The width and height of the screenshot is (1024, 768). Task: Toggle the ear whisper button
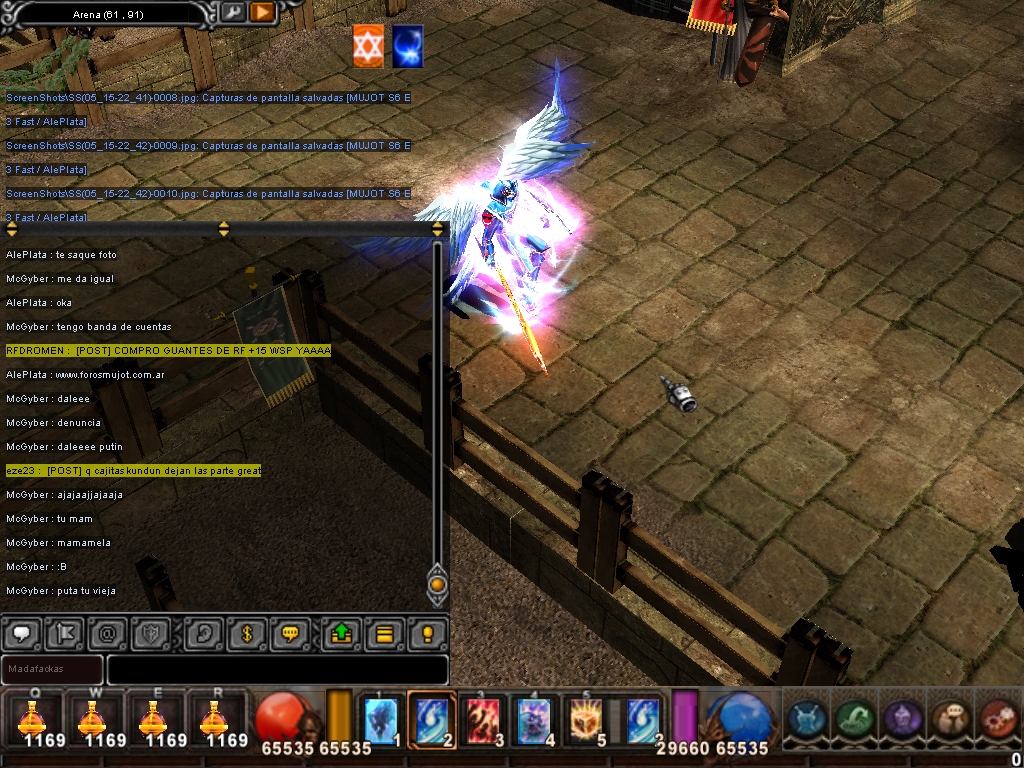pyautogui.click(x=201, y=633)
